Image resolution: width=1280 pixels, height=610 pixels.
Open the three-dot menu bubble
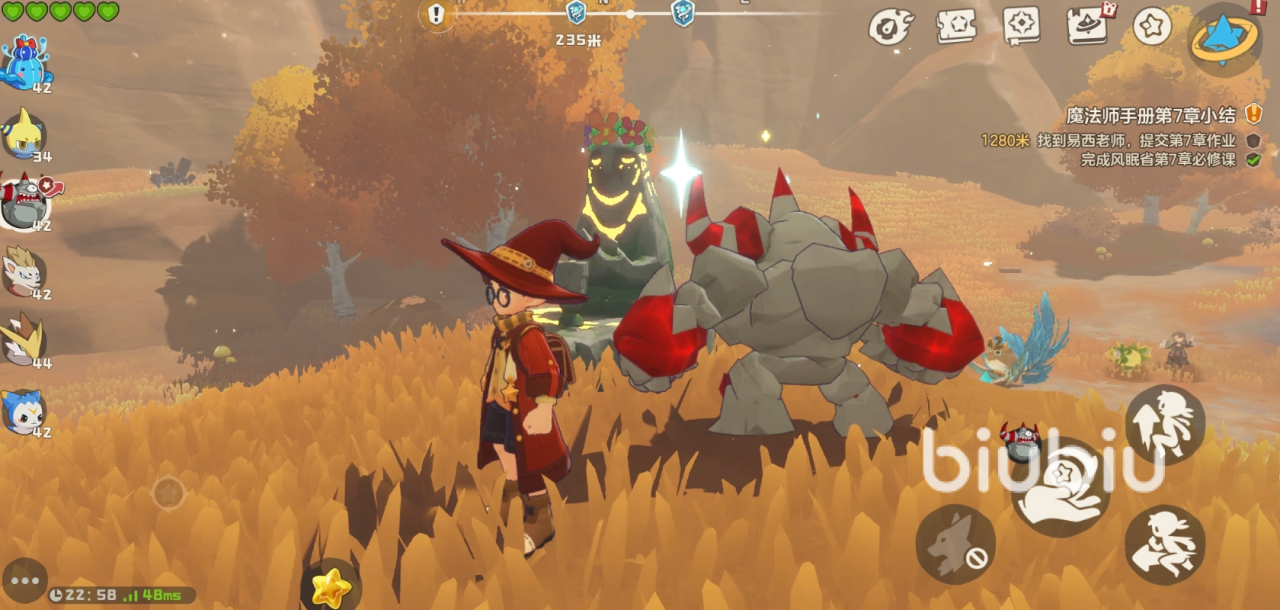point(24,580)
